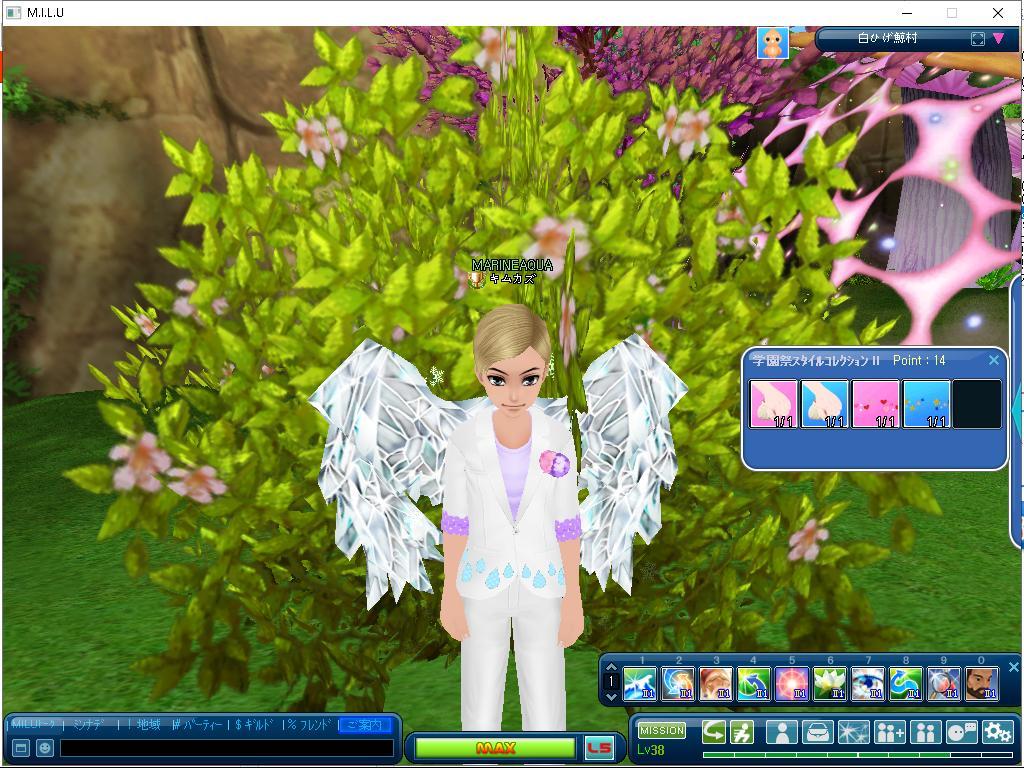1024x768 pixels.
Task: Close the M.I.L.U window
Action: [x=997, y=13]
